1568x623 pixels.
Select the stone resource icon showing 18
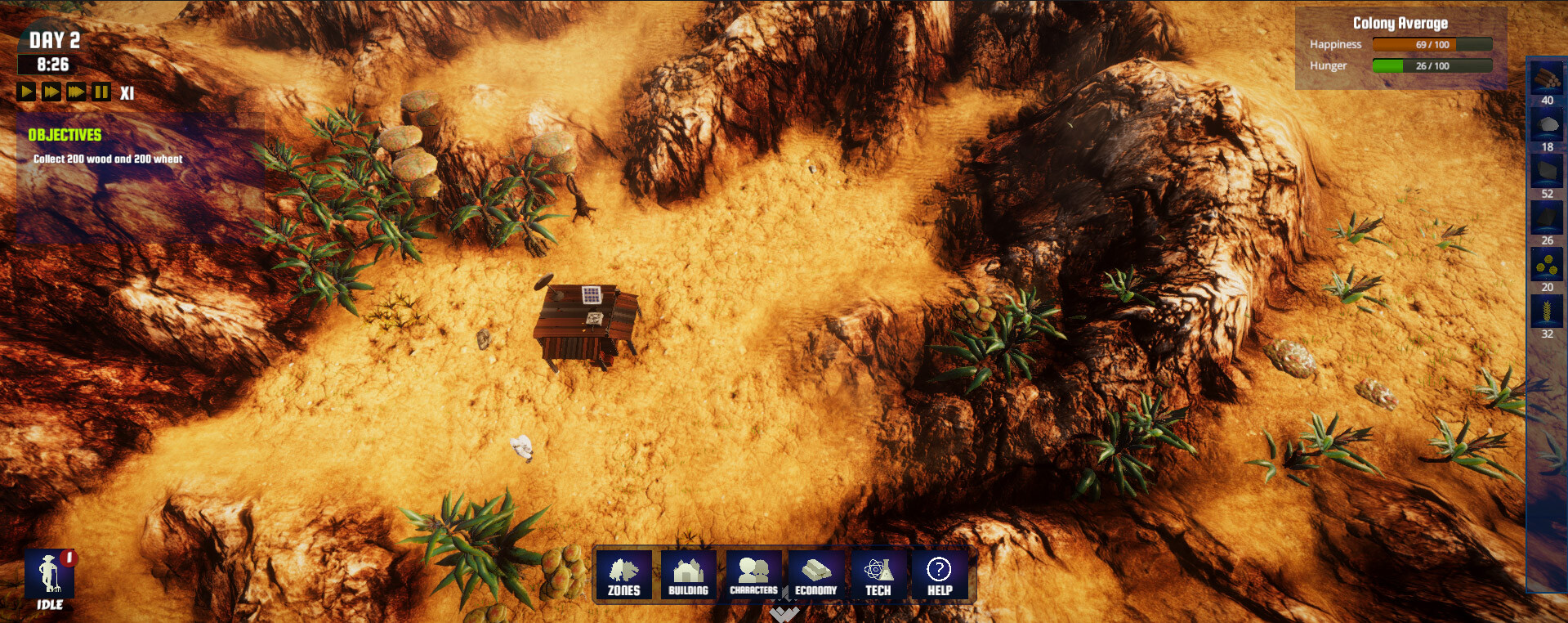[1547, 126]
